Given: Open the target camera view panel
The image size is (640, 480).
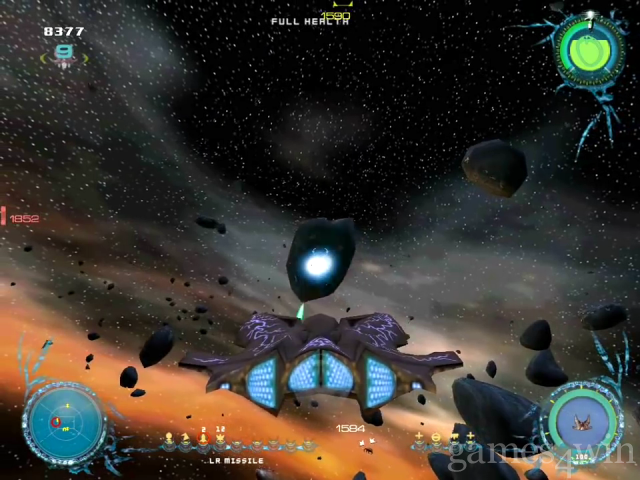Looking at the screenshot, I should 585,420.
